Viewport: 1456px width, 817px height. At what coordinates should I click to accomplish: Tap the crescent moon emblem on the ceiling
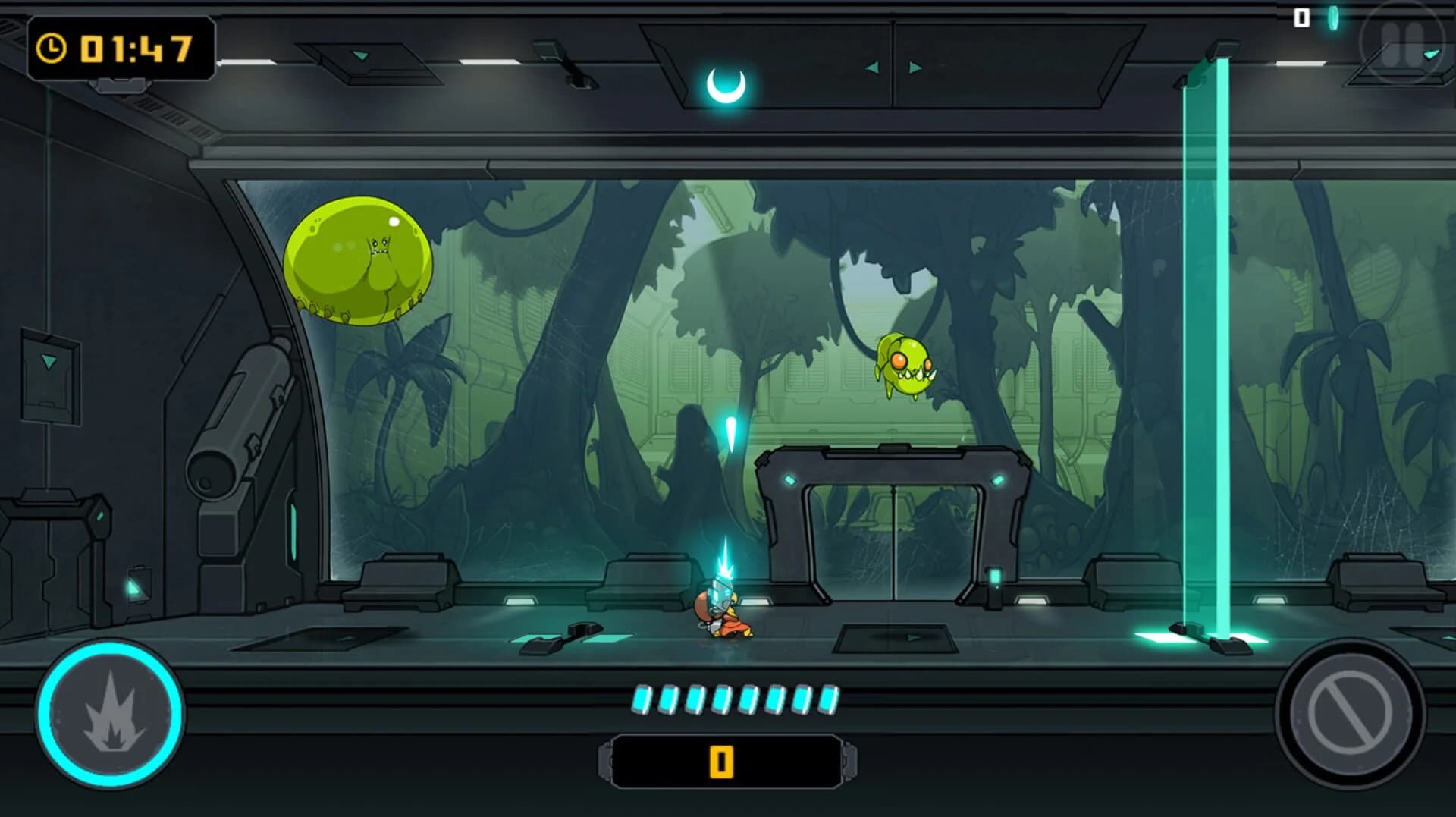click(727, 83)
